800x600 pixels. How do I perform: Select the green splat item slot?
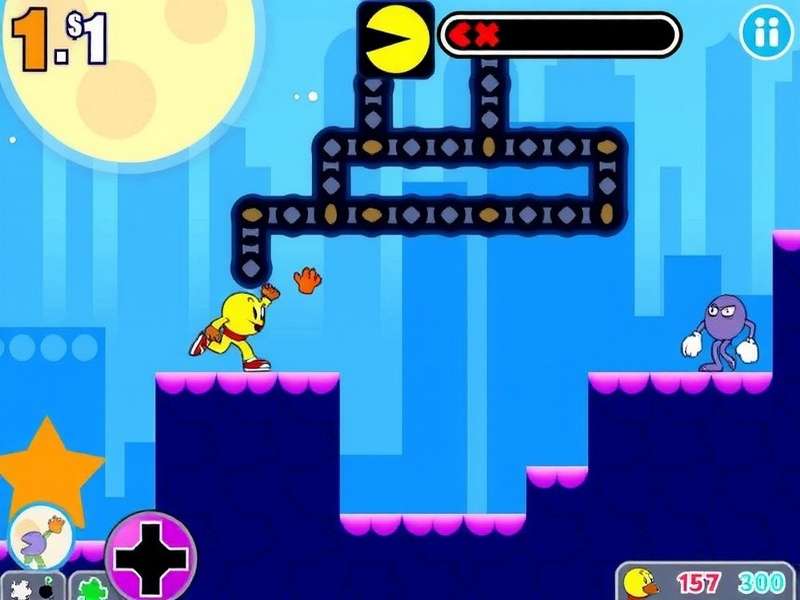92,587
